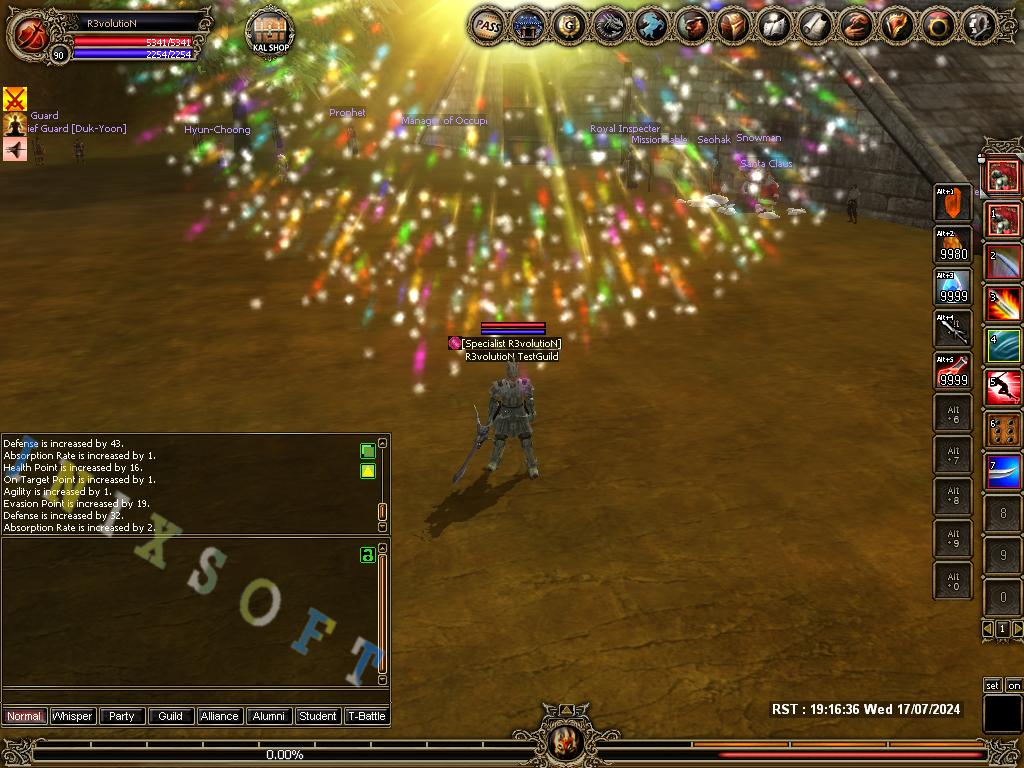Select the Party chat tab
1024x768 pixels.
point(121,716)
